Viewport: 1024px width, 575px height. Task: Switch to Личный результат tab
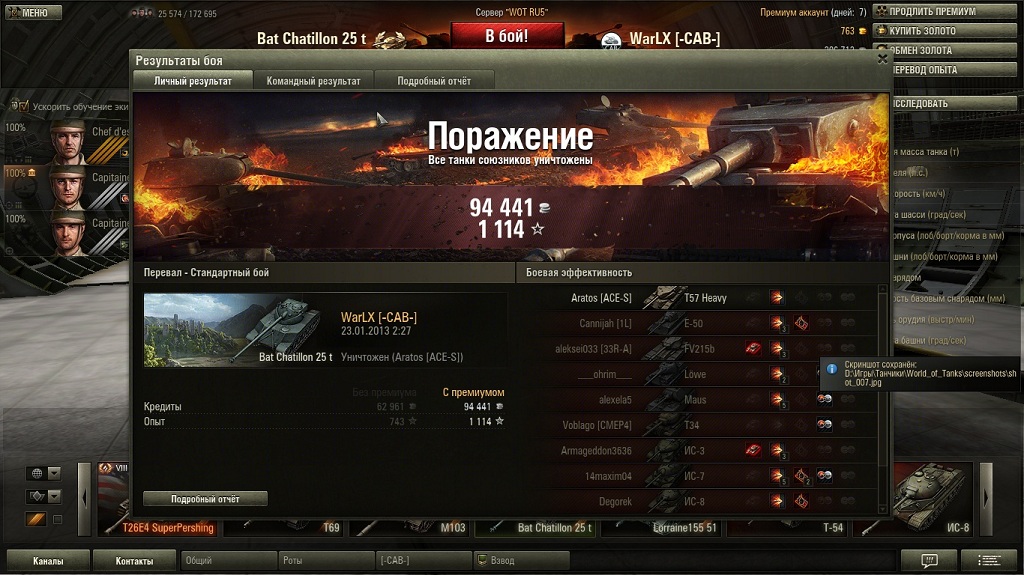[x=191, y=81]
